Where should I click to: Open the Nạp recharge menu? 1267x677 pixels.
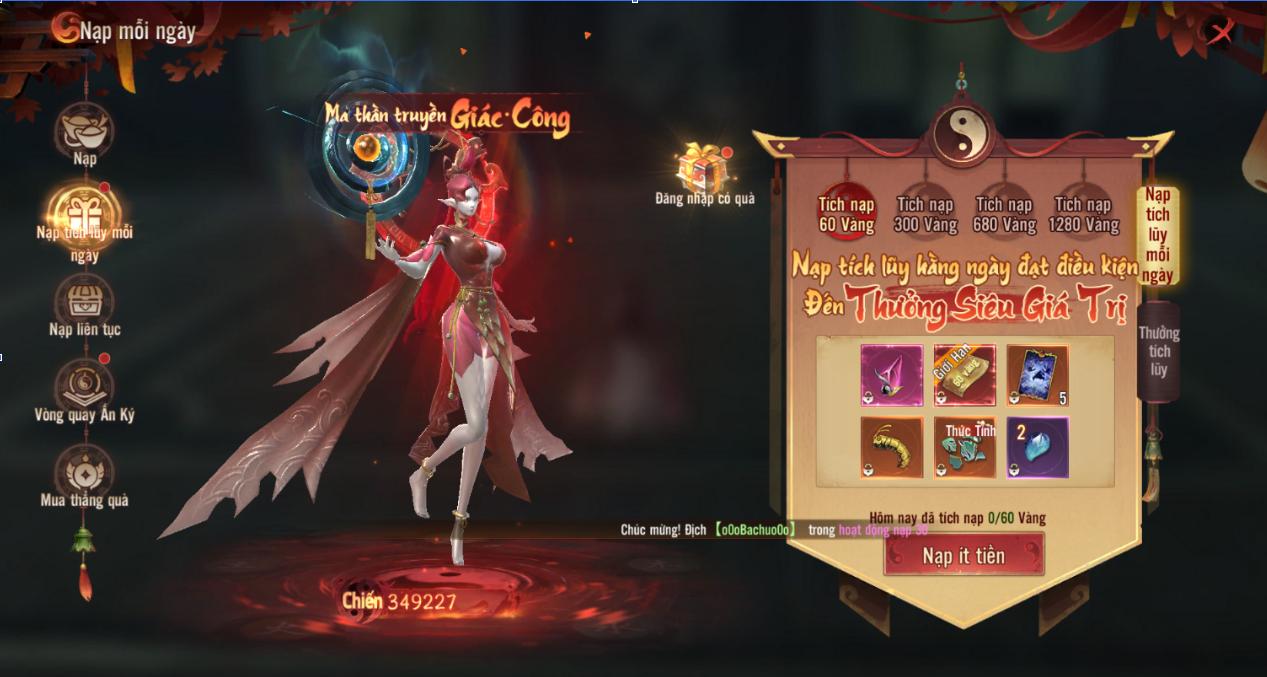84,128
